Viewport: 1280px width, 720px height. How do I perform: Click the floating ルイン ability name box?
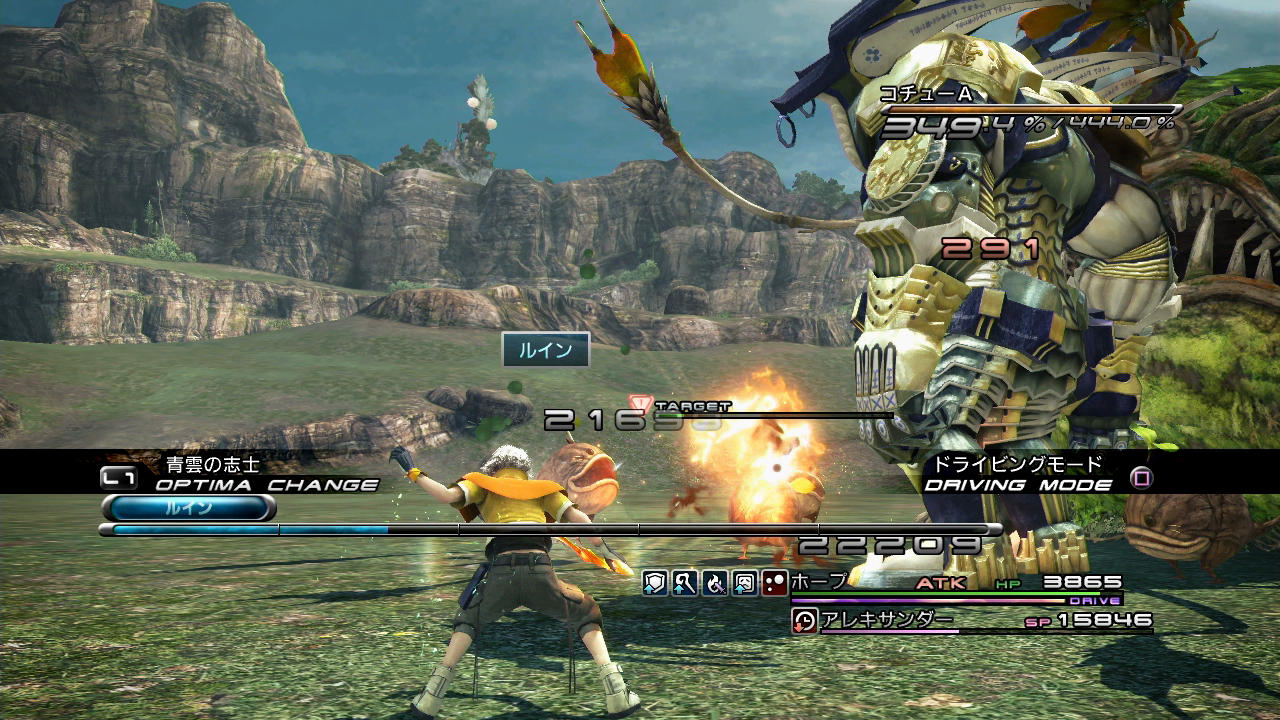[545, 350]
